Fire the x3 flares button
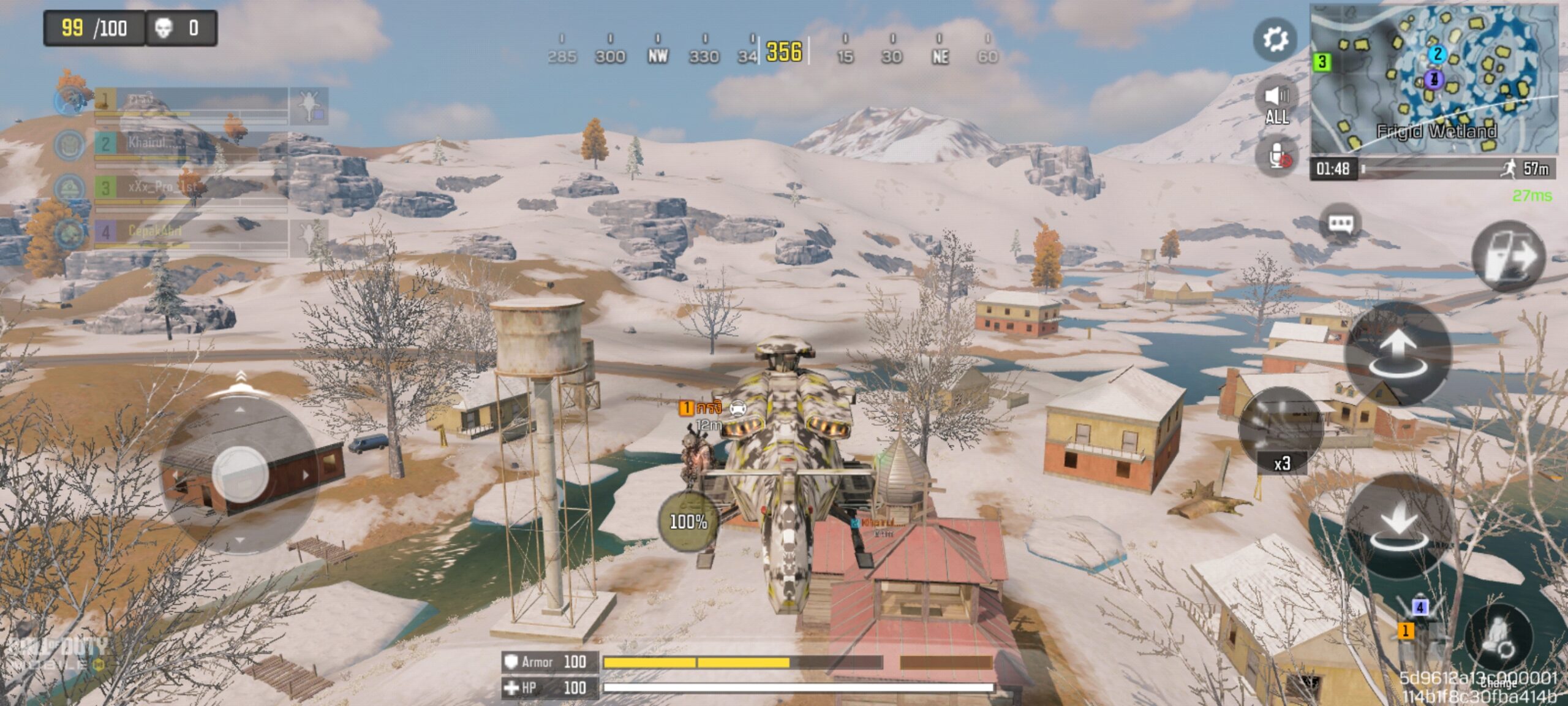Image resolution: width=1568 pixels, height=706 pixels. click(x=1281, y=430)
